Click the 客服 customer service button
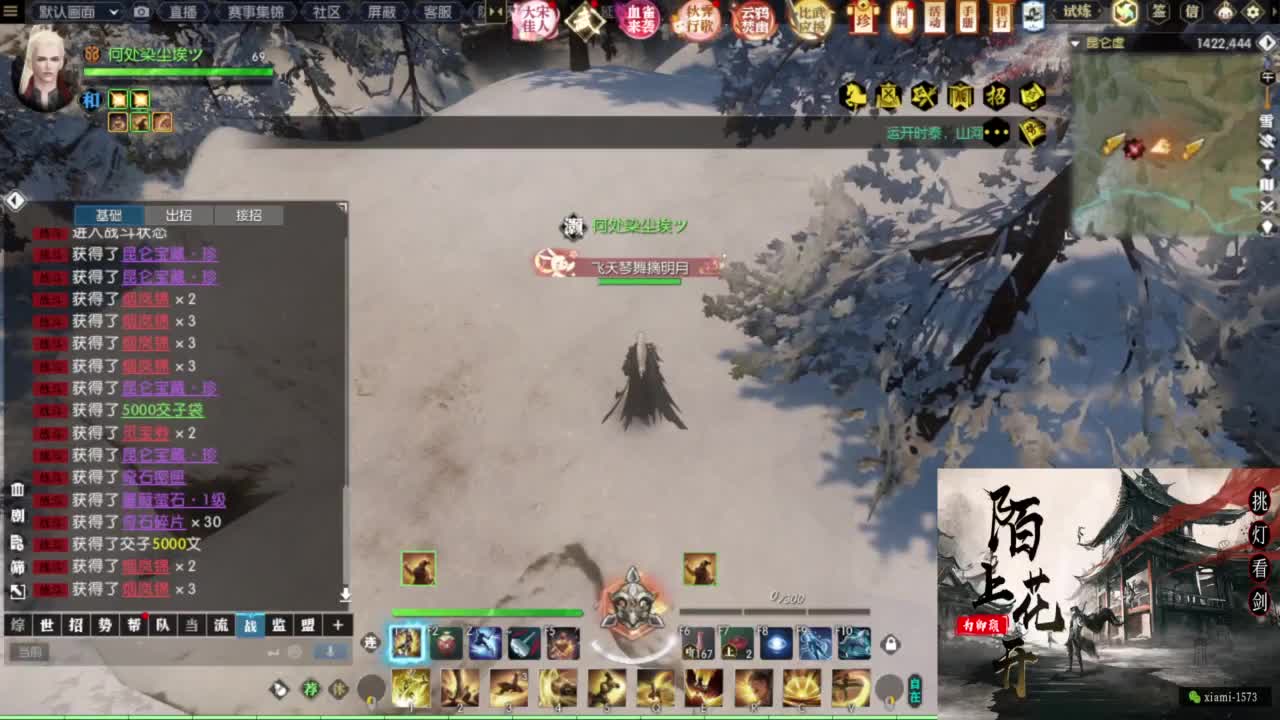The image size is (1280, 720). point(439,13)
